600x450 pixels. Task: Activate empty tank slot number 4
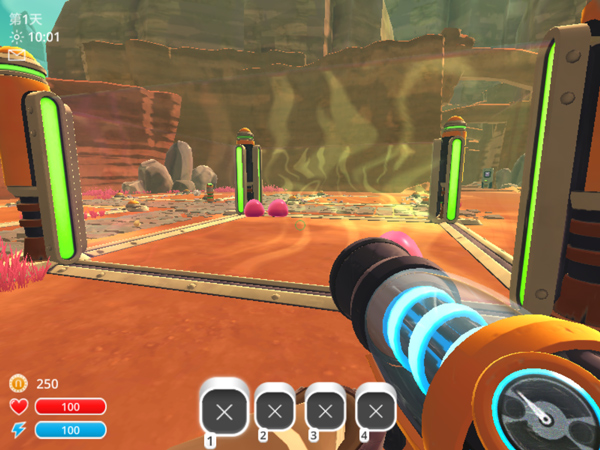(x=376, y=410)
